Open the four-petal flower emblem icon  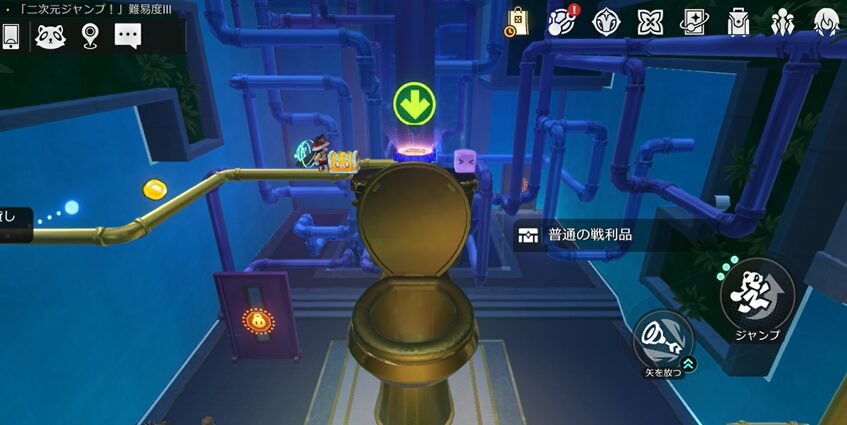pos(651,21)
